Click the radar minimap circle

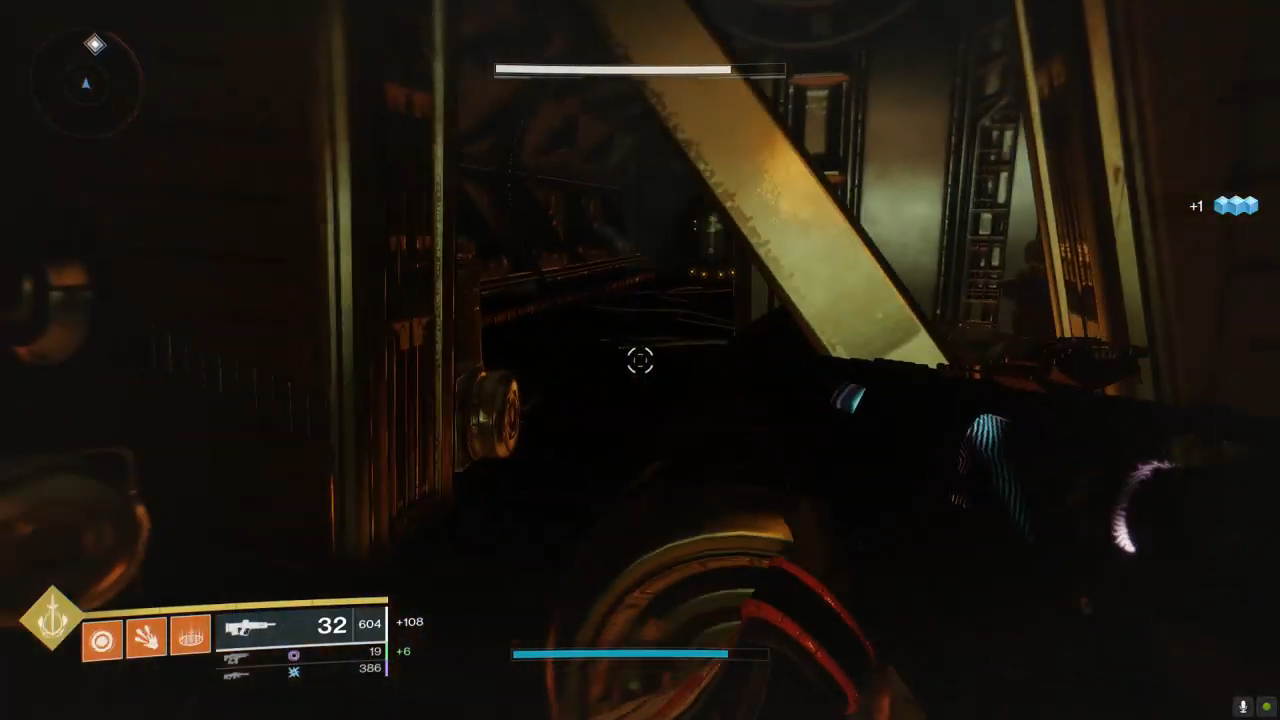pyautogui.click(x=85, y=84)
